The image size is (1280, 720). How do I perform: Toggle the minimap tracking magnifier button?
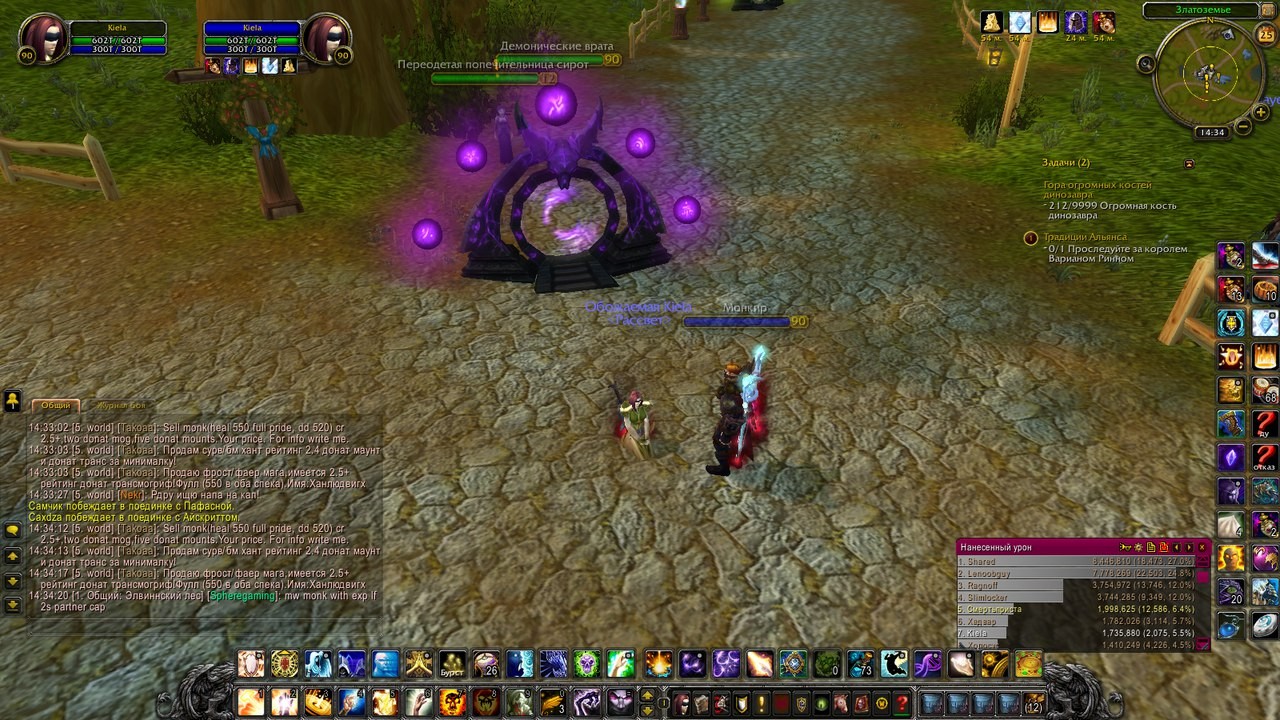(1146, 64)
